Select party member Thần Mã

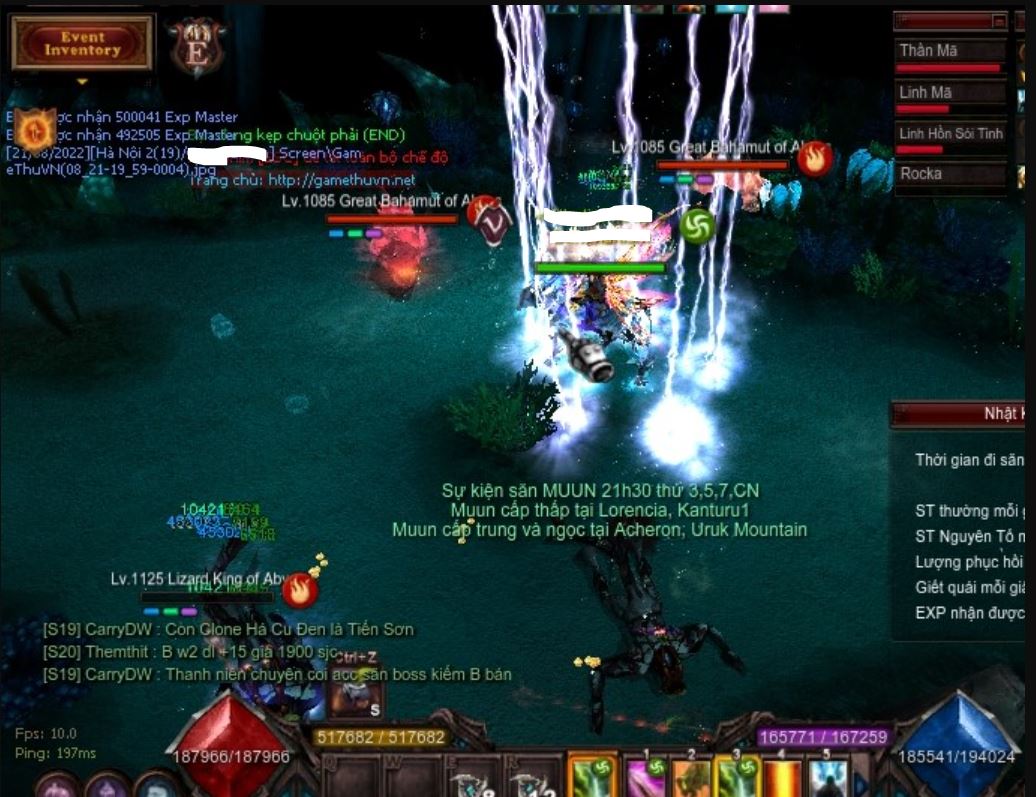pos(949,52)
